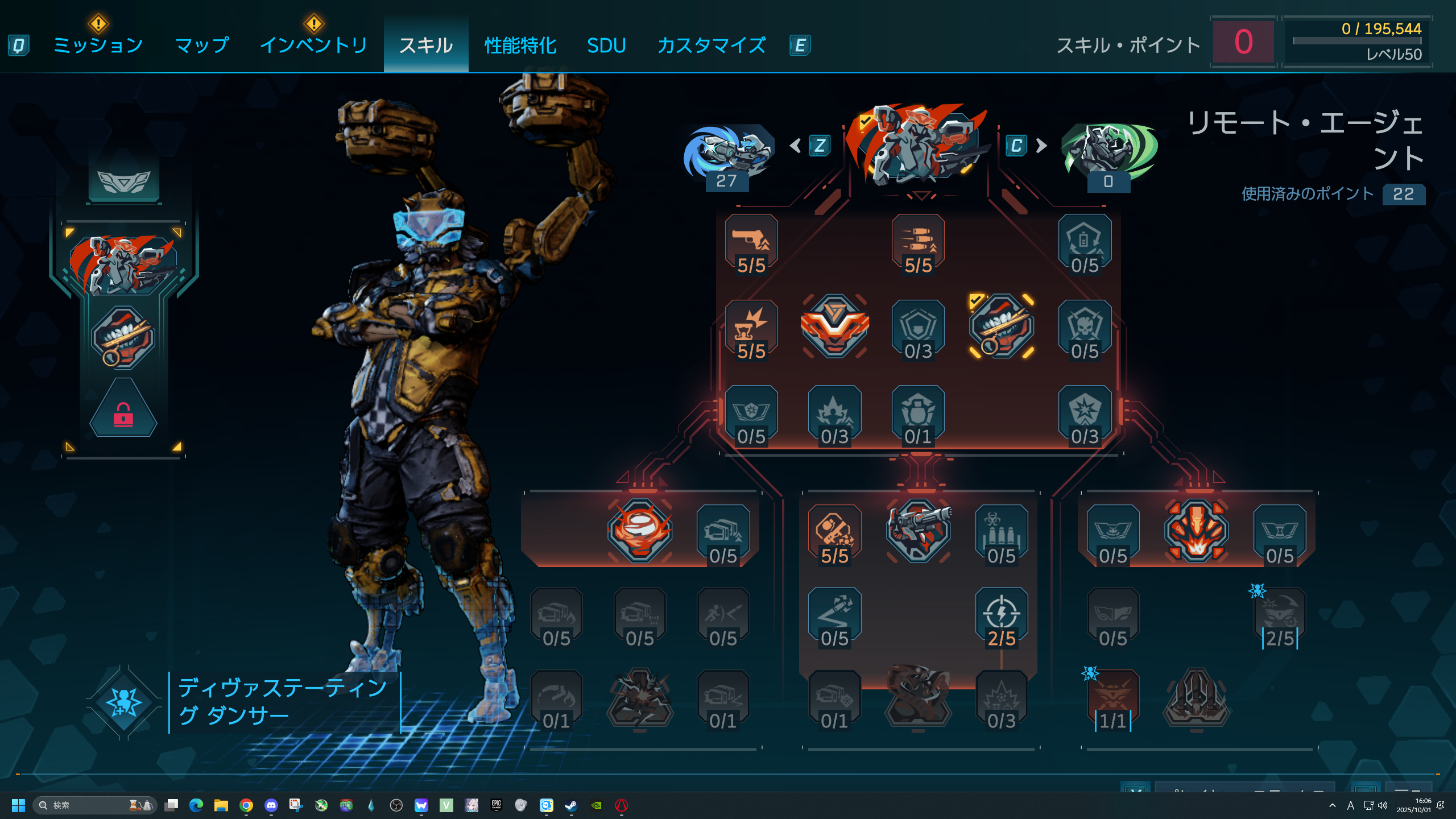Open the ミッション tab
The width and height of the screenshot is (1456, 819).
[x=98, y=45]
